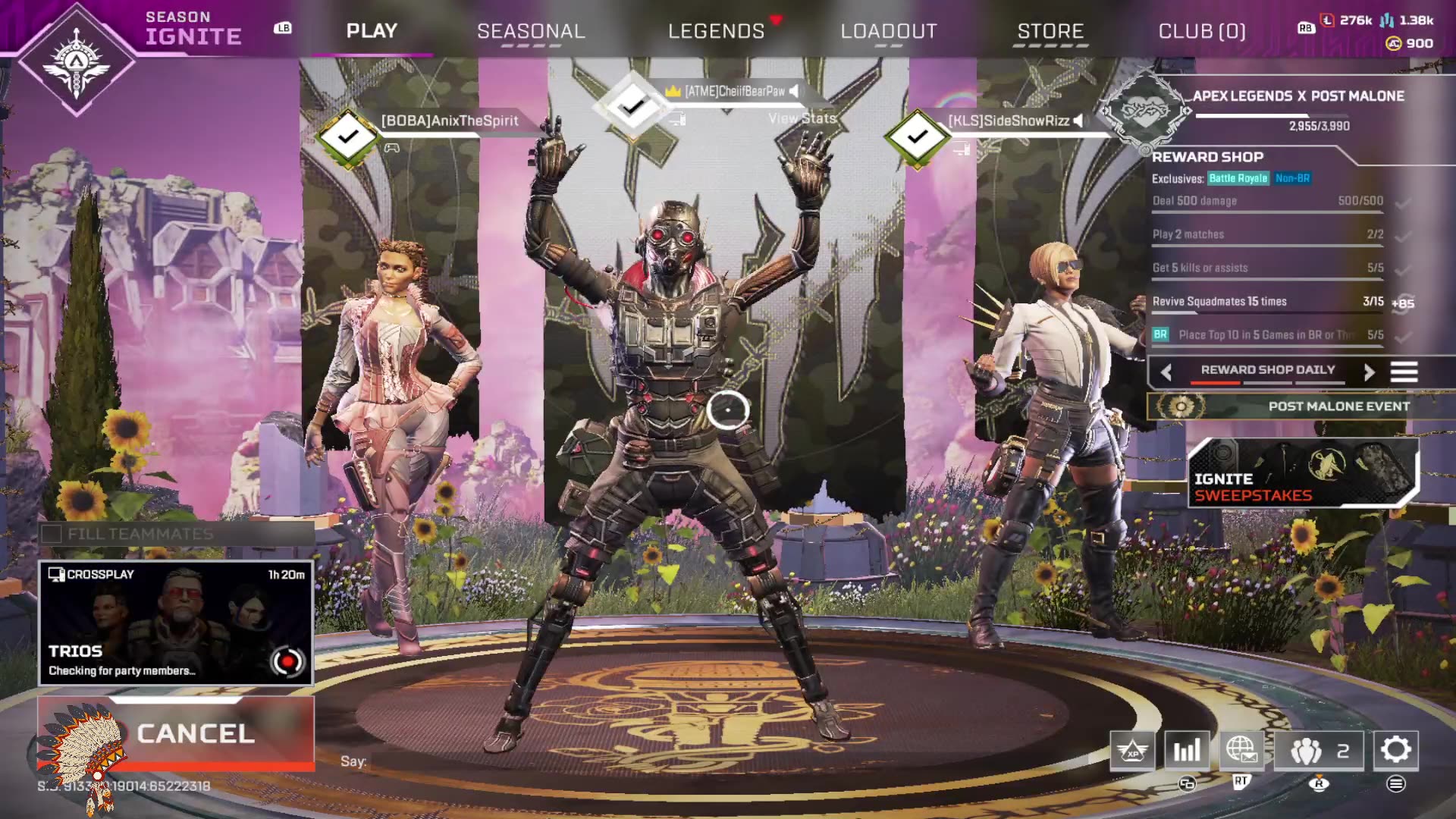Open the POST MALONE EVENT banner
Image resolution: width=1456 pixels, height=819 pixels.
tap(1338, 406)
